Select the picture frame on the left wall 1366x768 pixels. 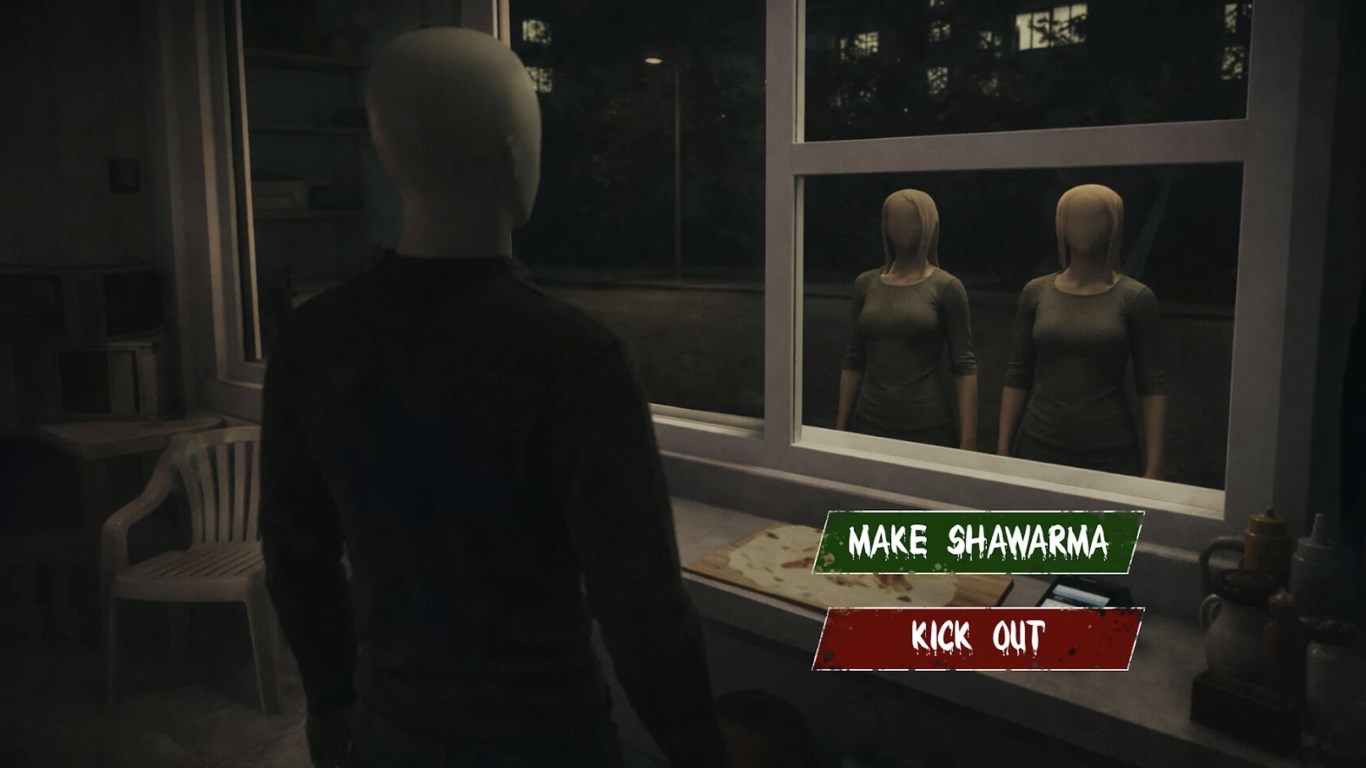pos(124,176)
